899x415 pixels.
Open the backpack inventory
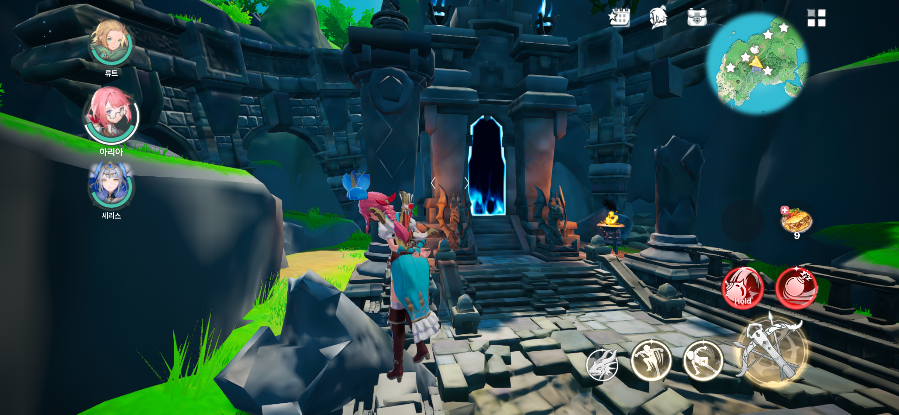point(697,17)
